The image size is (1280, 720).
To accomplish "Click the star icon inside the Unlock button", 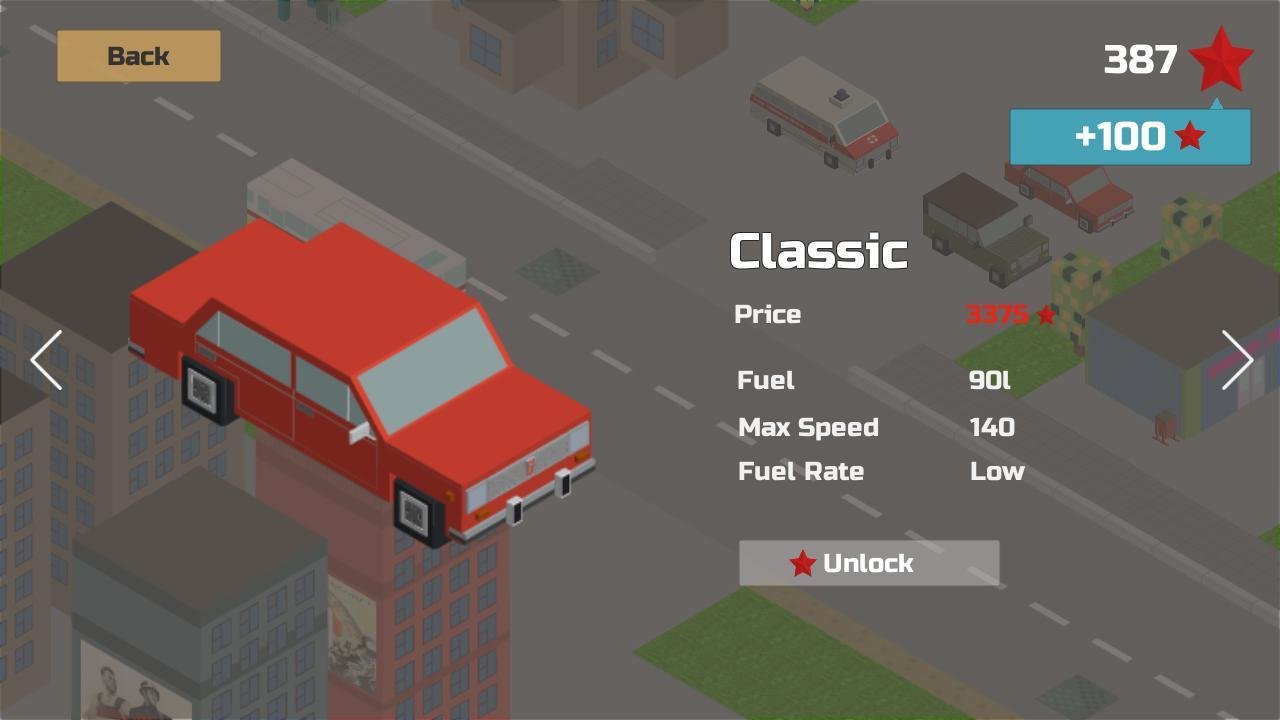I will point(799,563).
